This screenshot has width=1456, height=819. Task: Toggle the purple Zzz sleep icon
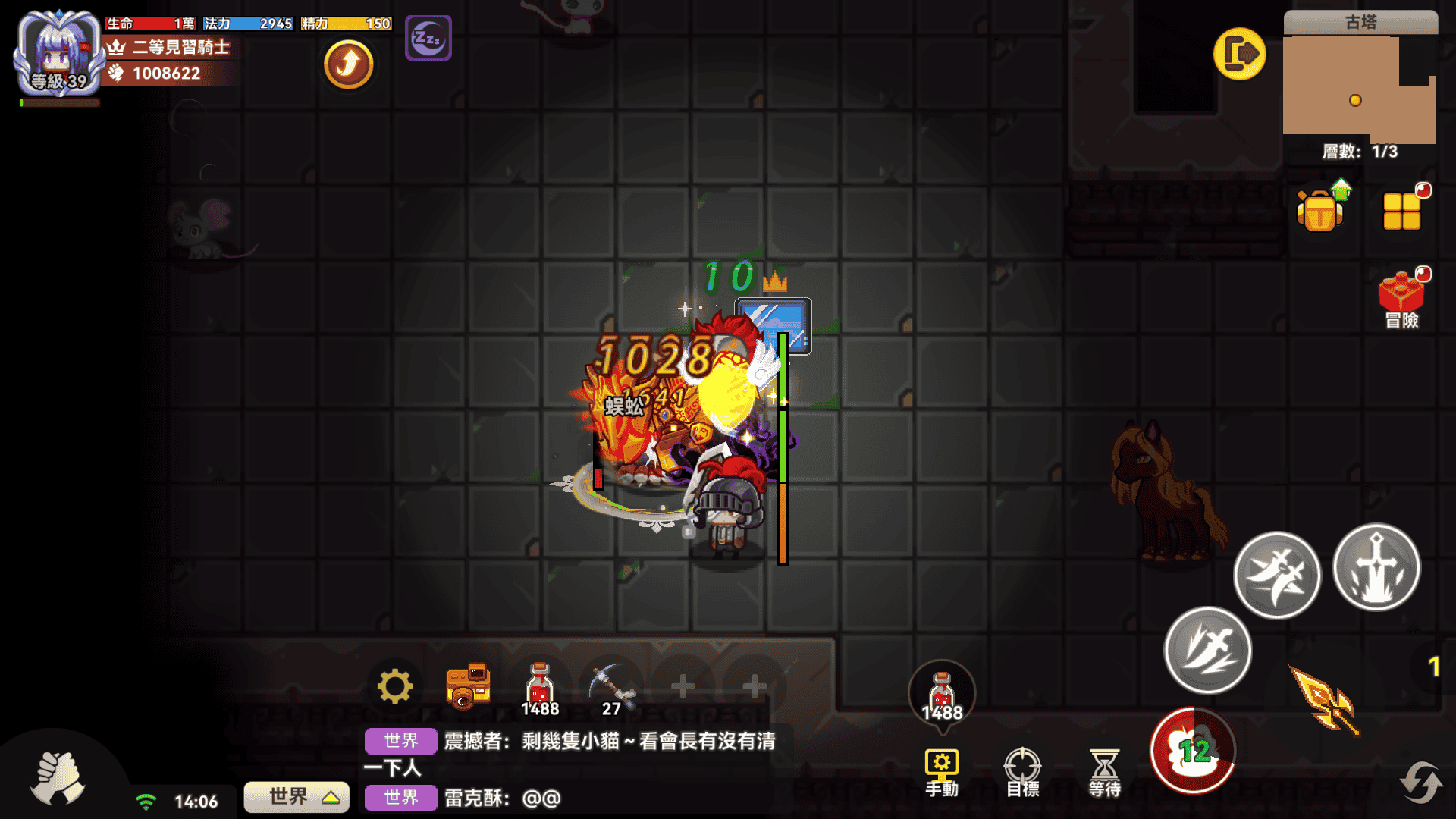428,38
